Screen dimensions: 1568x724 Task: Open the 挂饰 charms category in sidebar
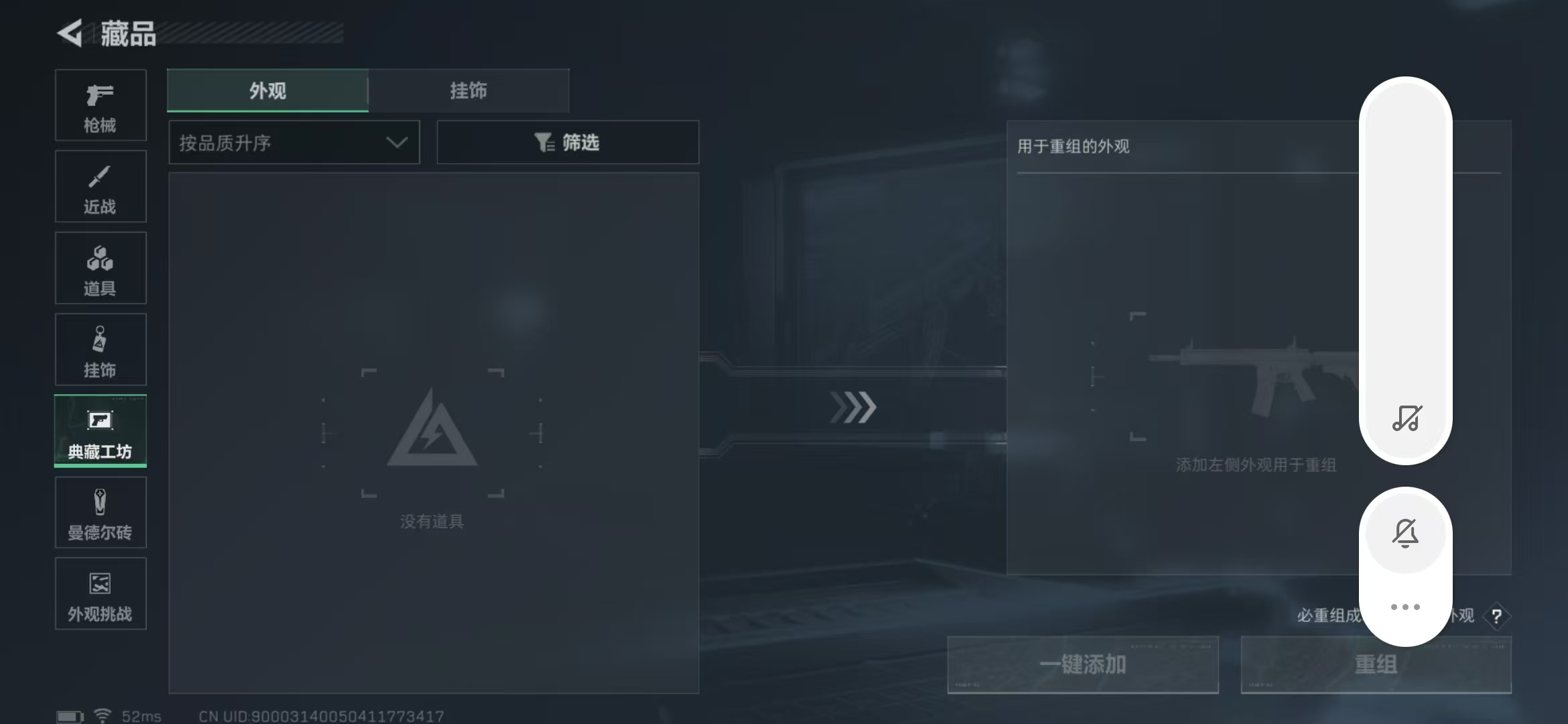point(100,349)
